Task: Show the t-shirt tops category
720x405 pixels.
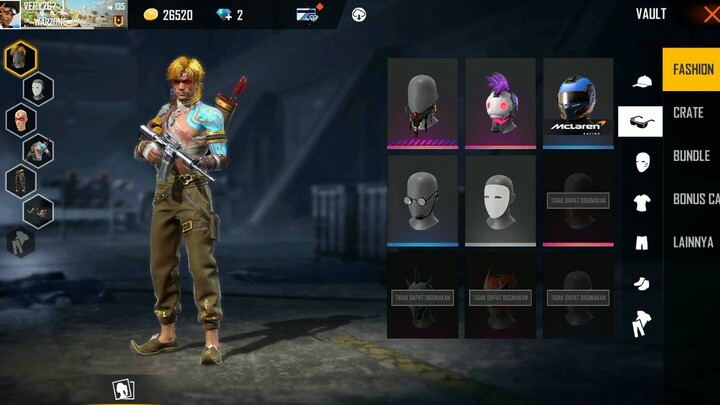Action: point(641,202)
